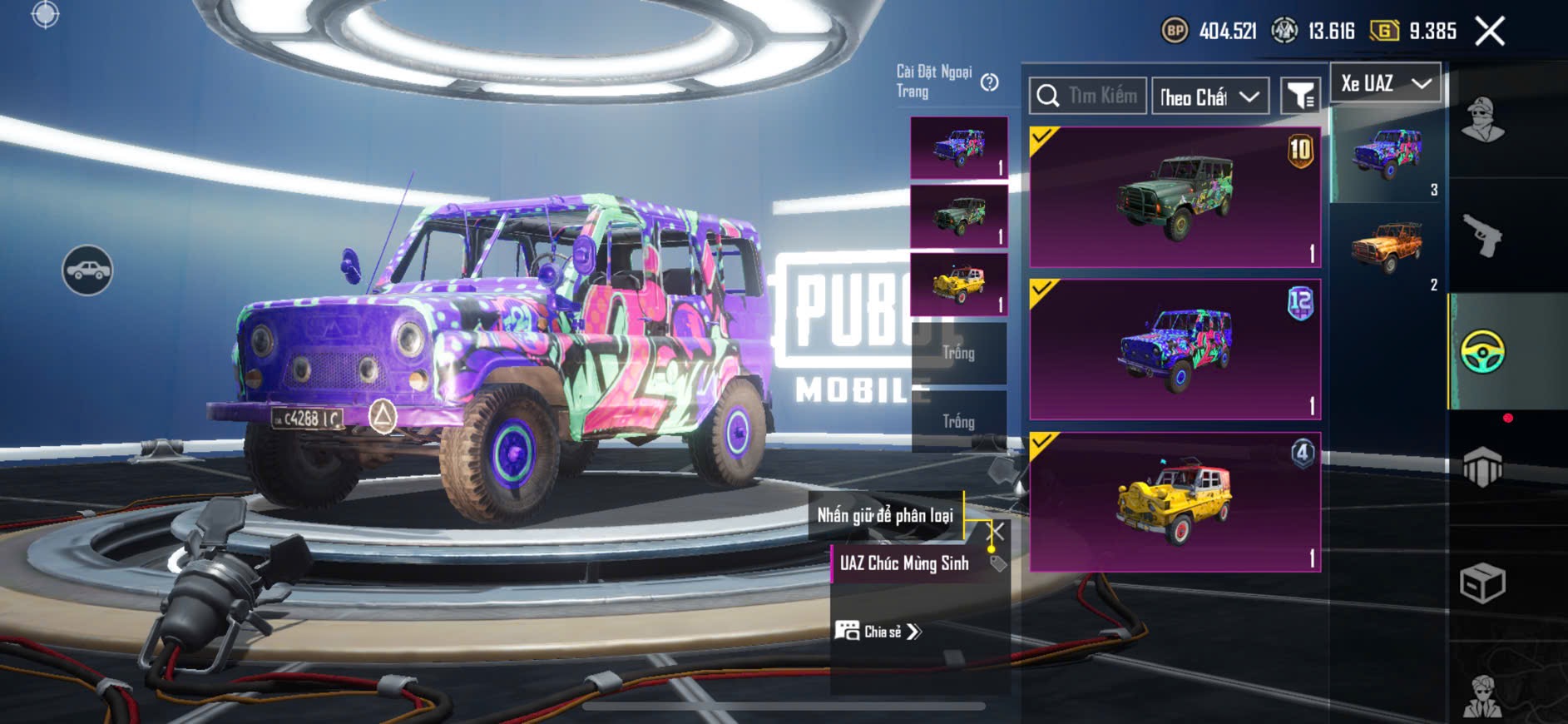Select the purple graffiti UAZ skin card

tap(1175, 350)
